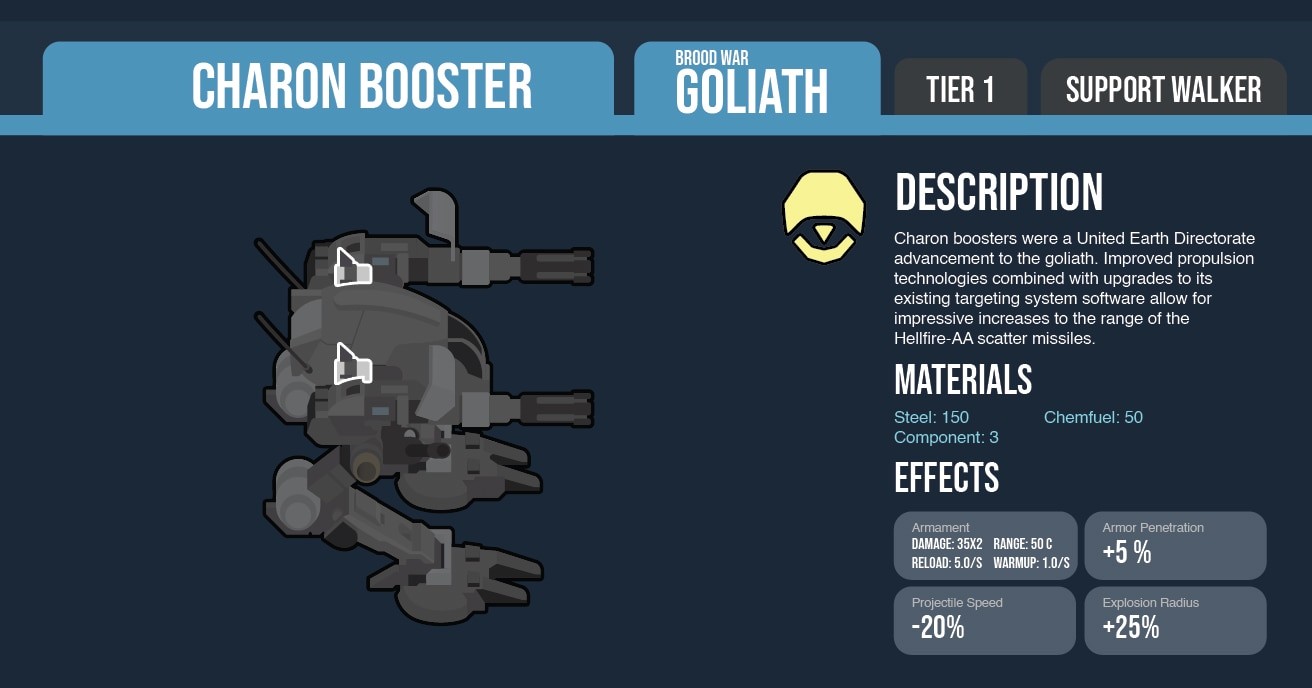Open the Brood War Goliath tab
The width and height of the screenshot is (1312, 688).
[x=756, y=84]
